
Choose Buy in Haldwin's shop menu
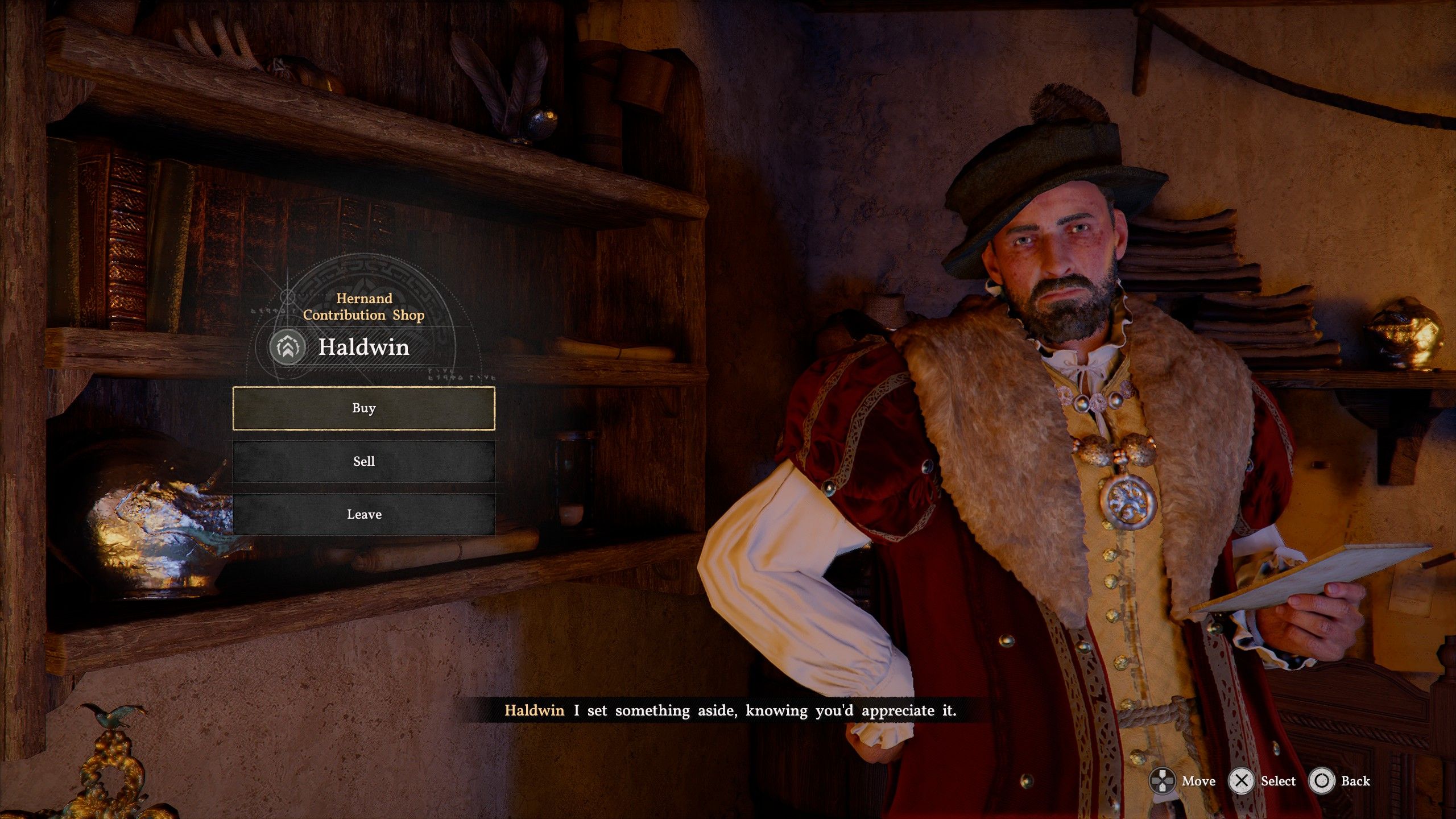pos(364,408)
